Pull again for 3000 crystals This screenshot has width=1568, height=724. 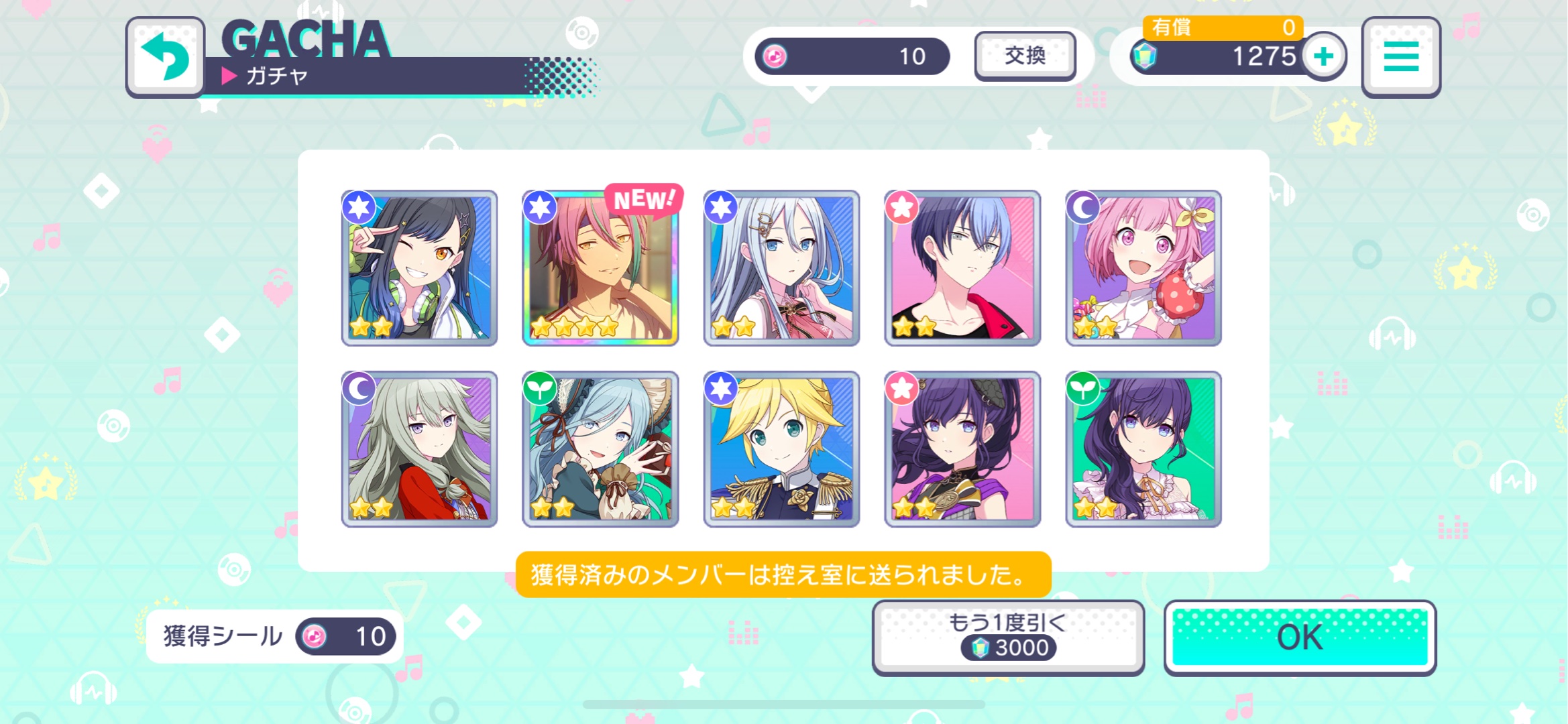pos(1007,637)
